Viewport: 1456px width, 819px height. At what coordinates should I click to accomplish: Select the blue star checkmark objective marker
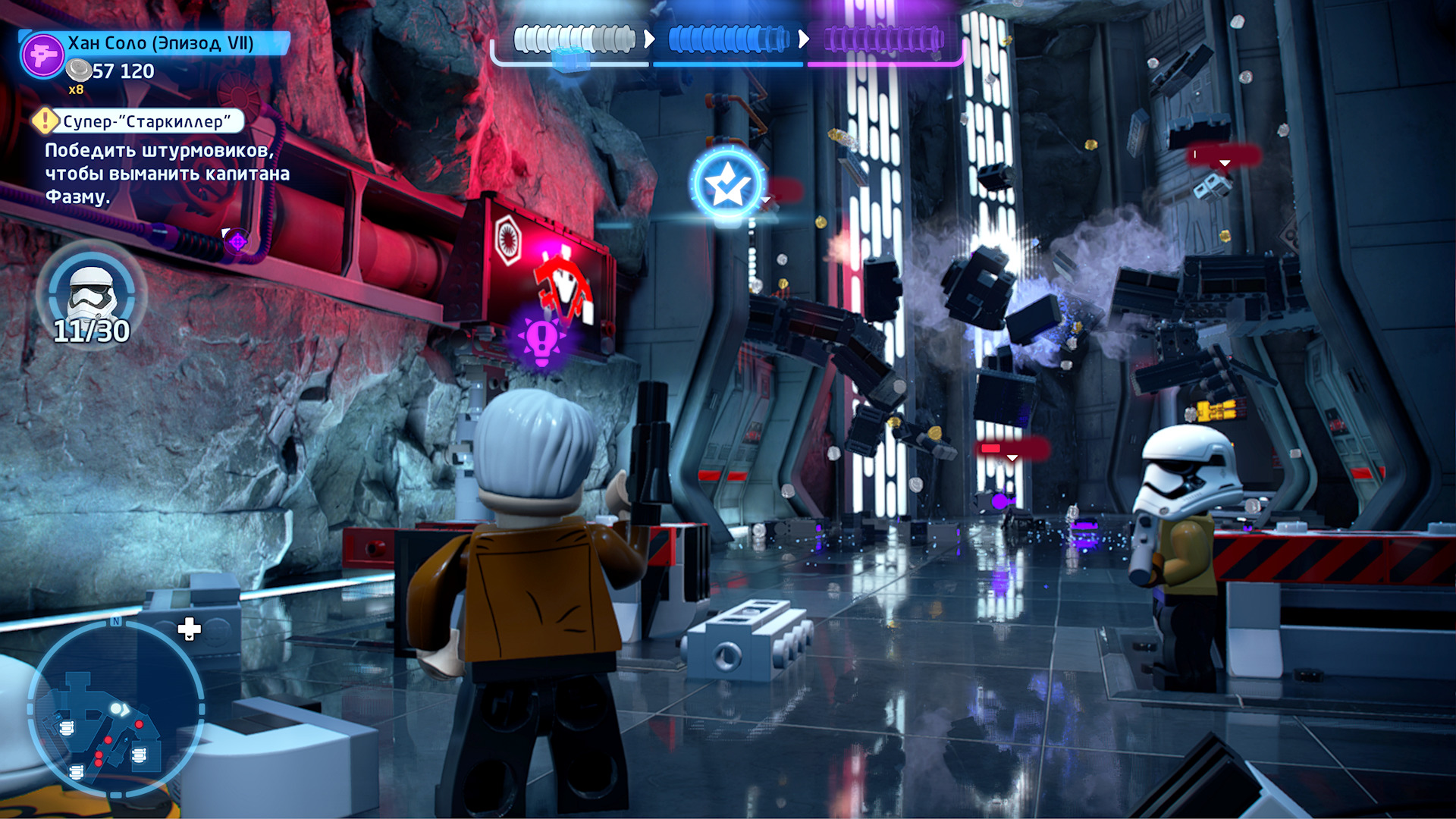click(728, 184)
